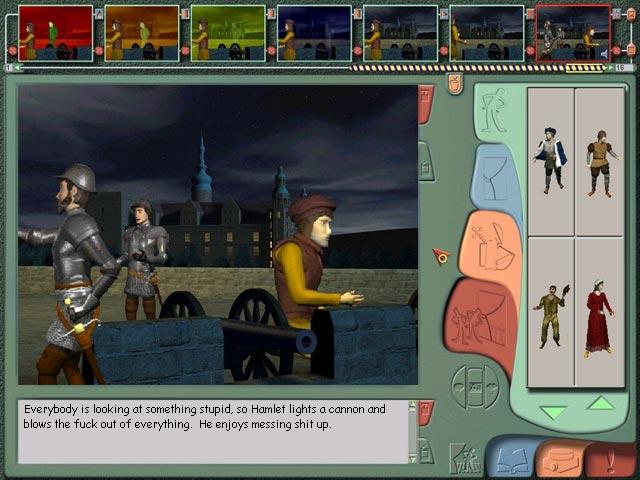The height and width of the screenshot is (480, 640).
Task: Choose the green-tinted scene thumbnail
Action: click(227, 33)
